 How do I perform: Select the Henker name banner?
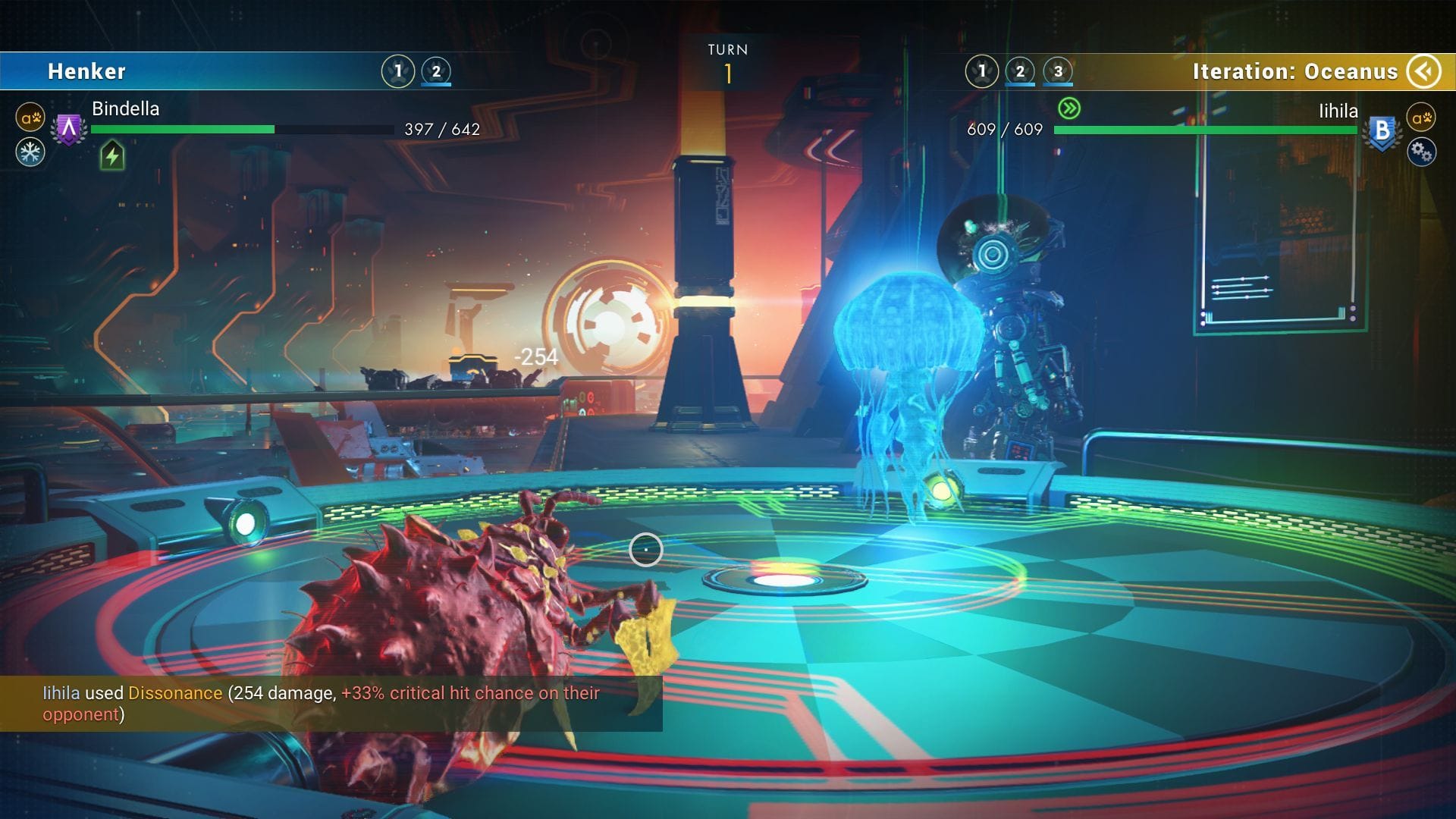coord(87,71)
